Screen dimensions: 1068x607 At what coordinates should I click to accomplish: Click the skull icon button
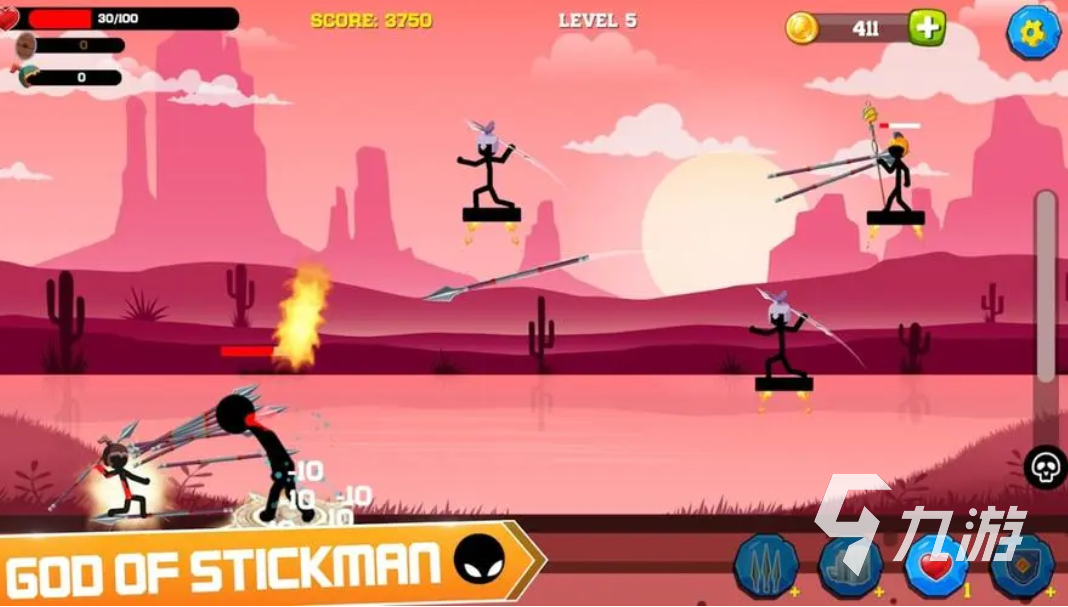click(x=1046, y=467)
